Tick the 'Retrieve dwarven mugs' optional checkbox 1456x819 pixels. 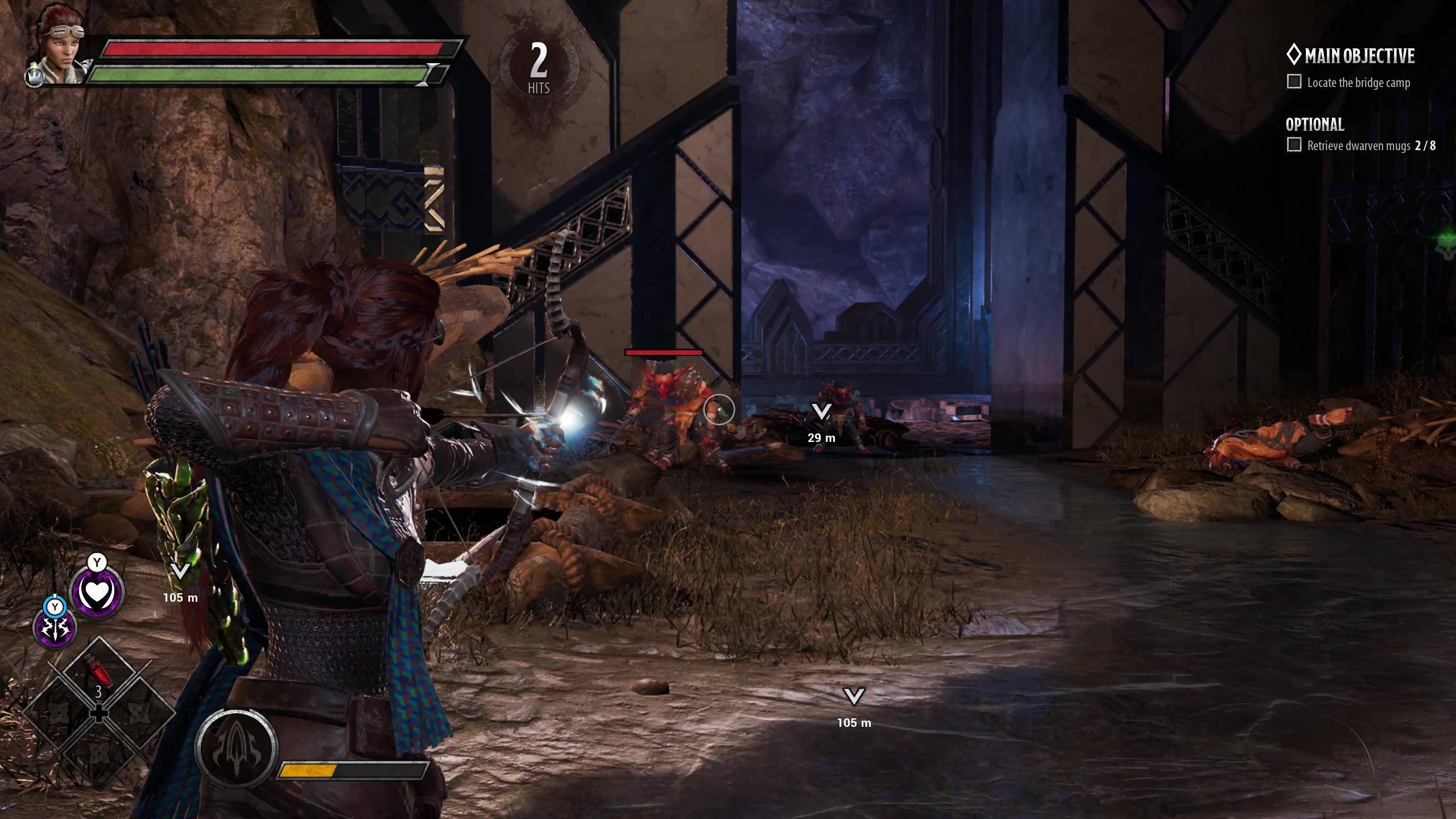[x=1294, y=145]
